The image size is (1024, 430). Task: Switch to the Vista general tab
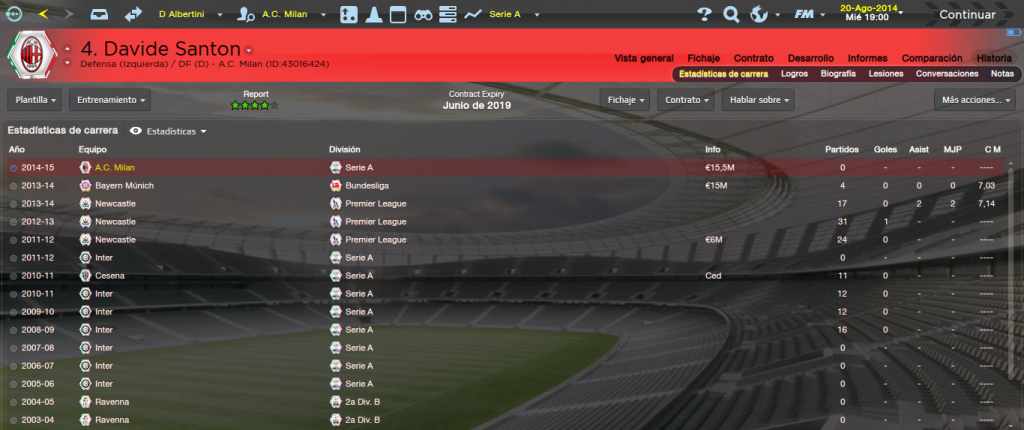point(644,58)
